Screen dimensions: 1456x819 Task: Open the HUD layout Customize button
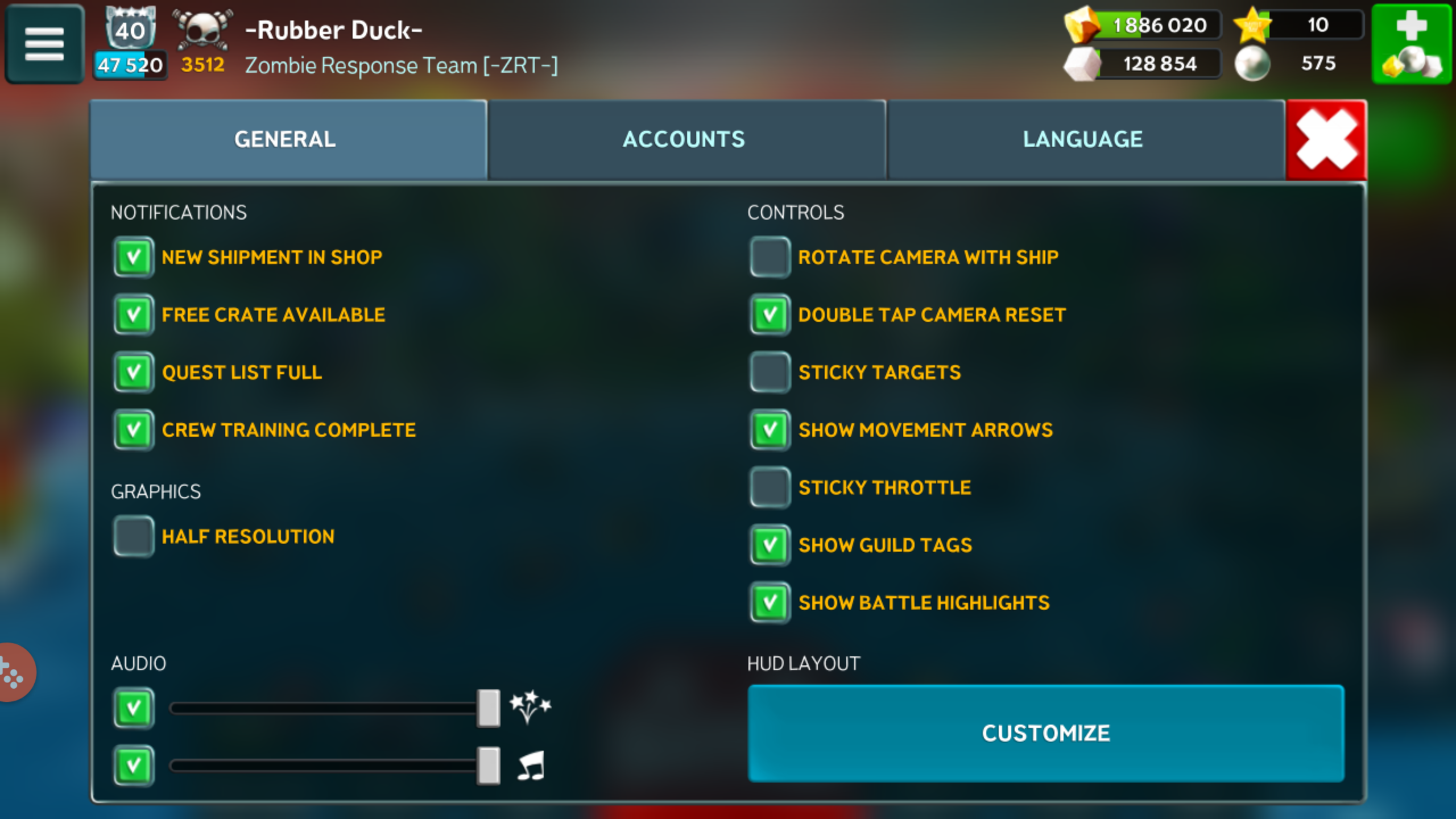1045,733
